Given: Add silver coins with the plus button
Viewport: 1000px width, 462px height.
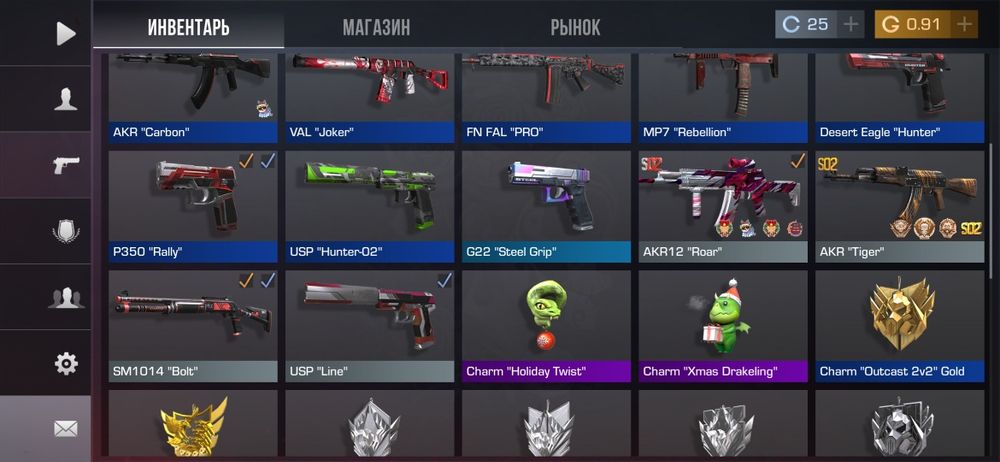Looking at the screenshot, I should pyautogui.click(x=851, y=24).
